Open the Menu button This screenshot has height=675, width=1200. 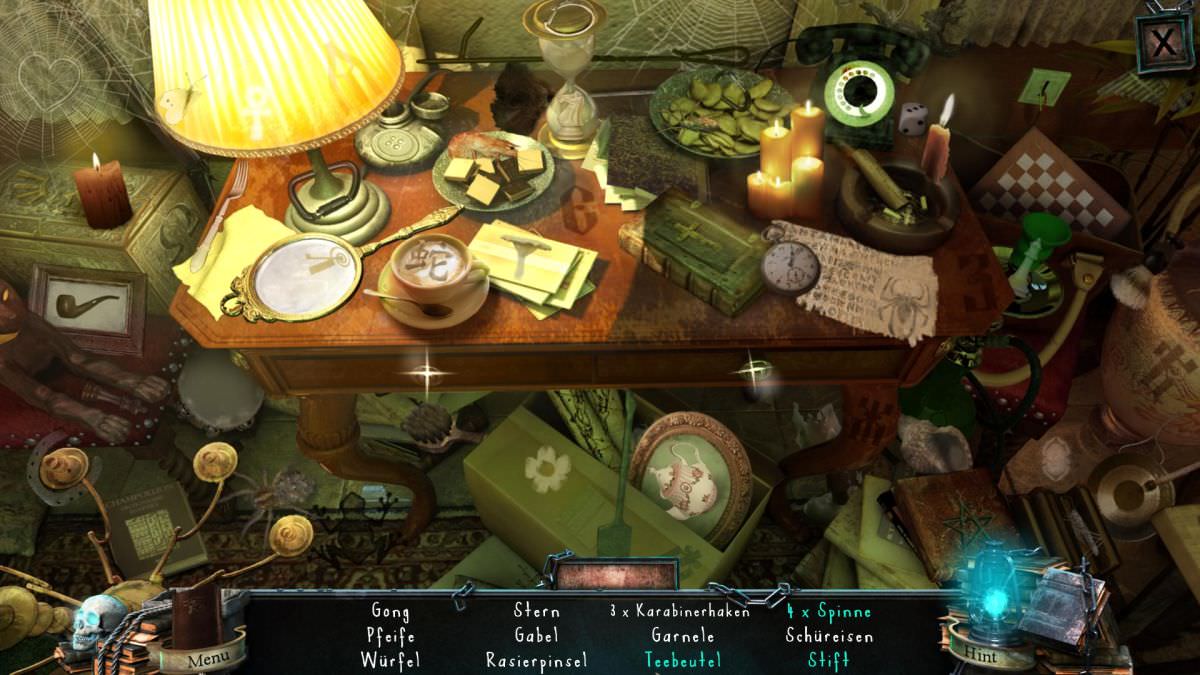click(208, 658)
